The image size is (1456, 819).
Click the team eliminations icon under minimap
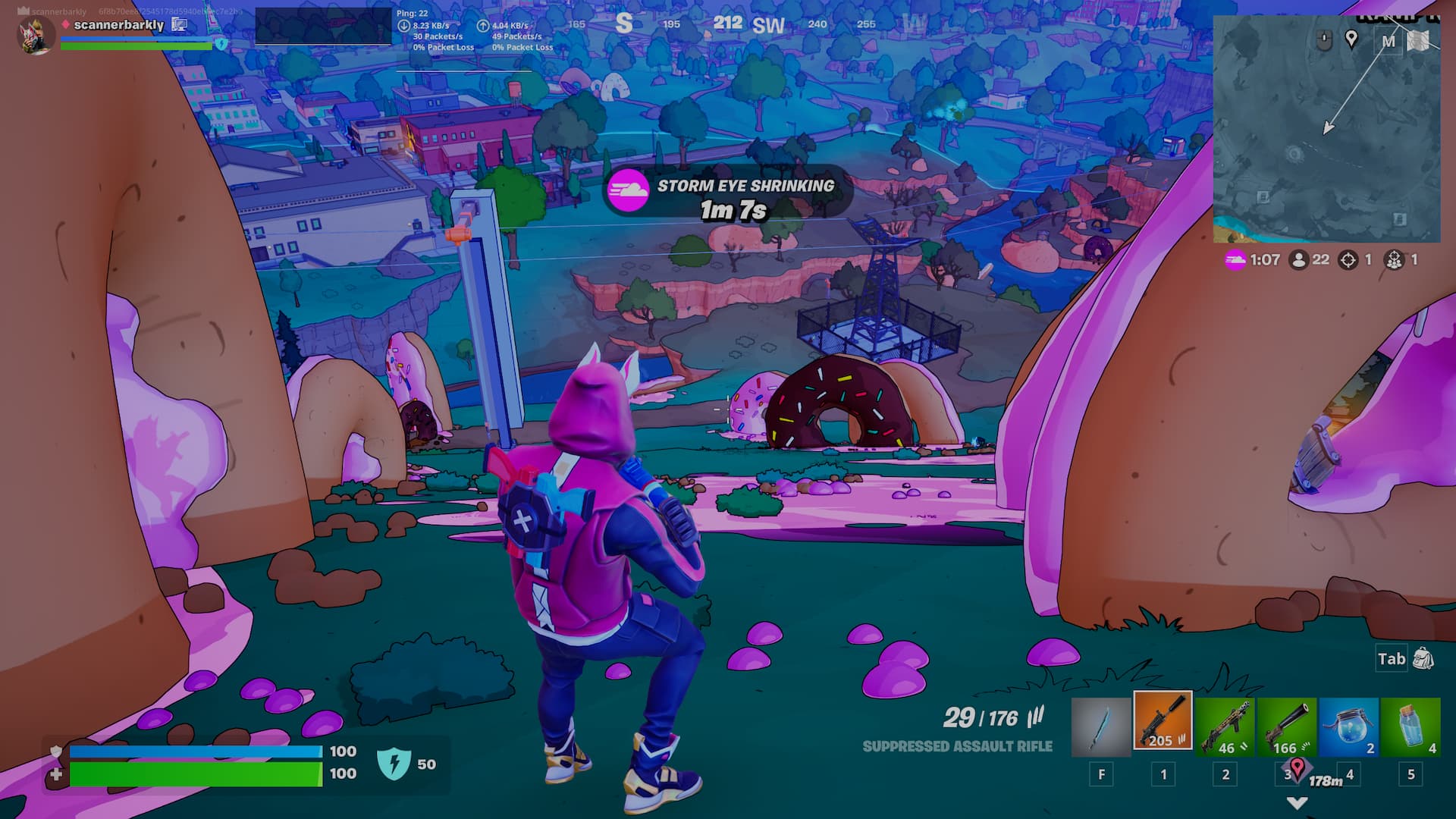pyautogui.click(x=1395, y=260)
